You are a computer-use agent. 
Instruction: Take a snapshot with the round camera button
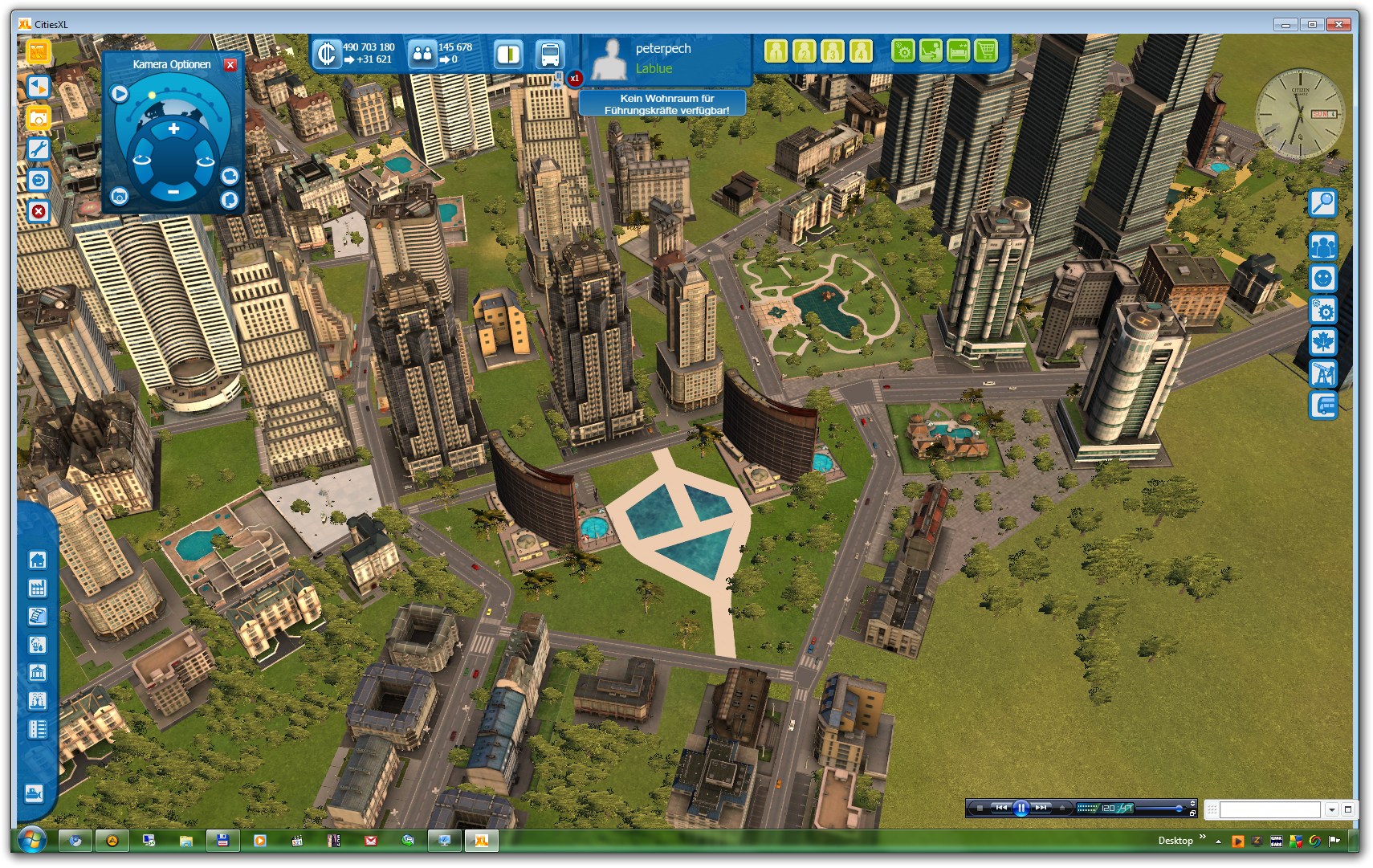point(120,196)
